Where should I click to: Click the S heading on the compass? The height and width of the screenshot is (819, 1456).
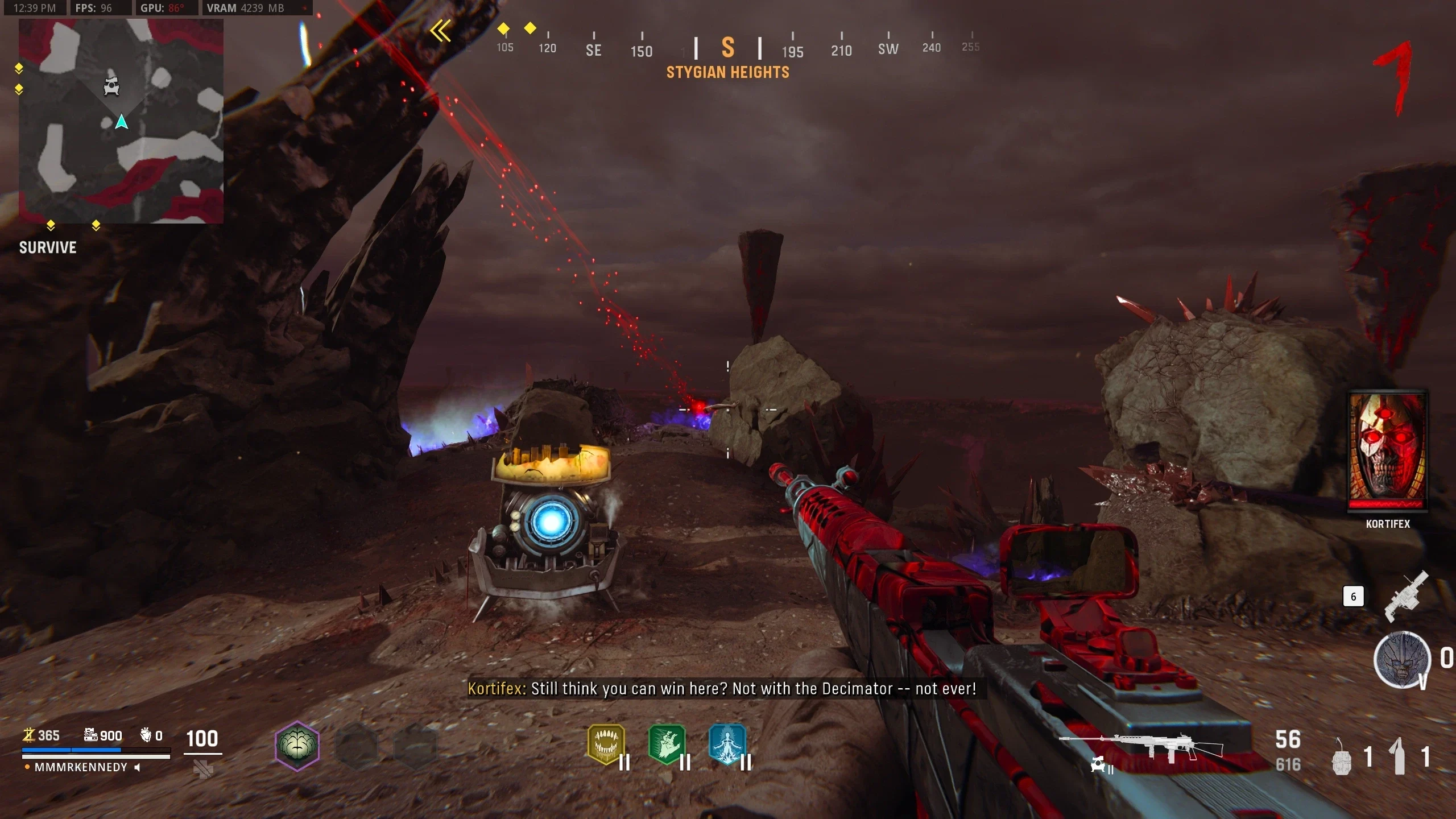click(728, 48)
